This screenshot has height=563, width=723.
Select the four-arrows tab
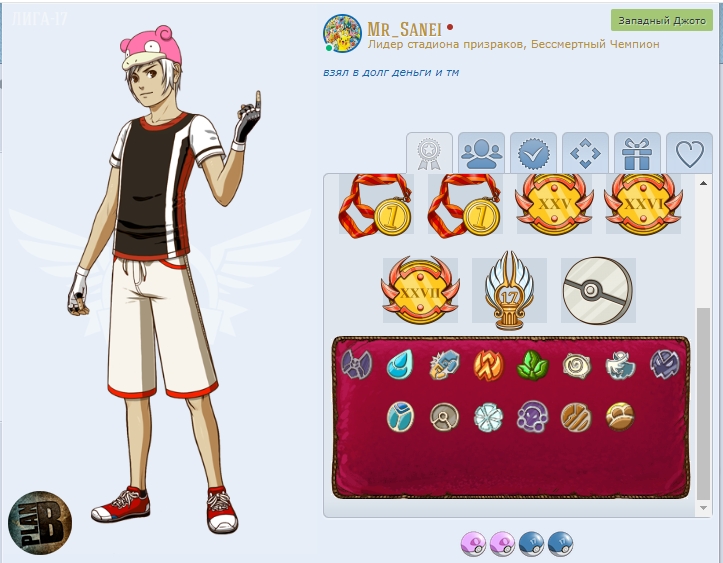(586, 153)
